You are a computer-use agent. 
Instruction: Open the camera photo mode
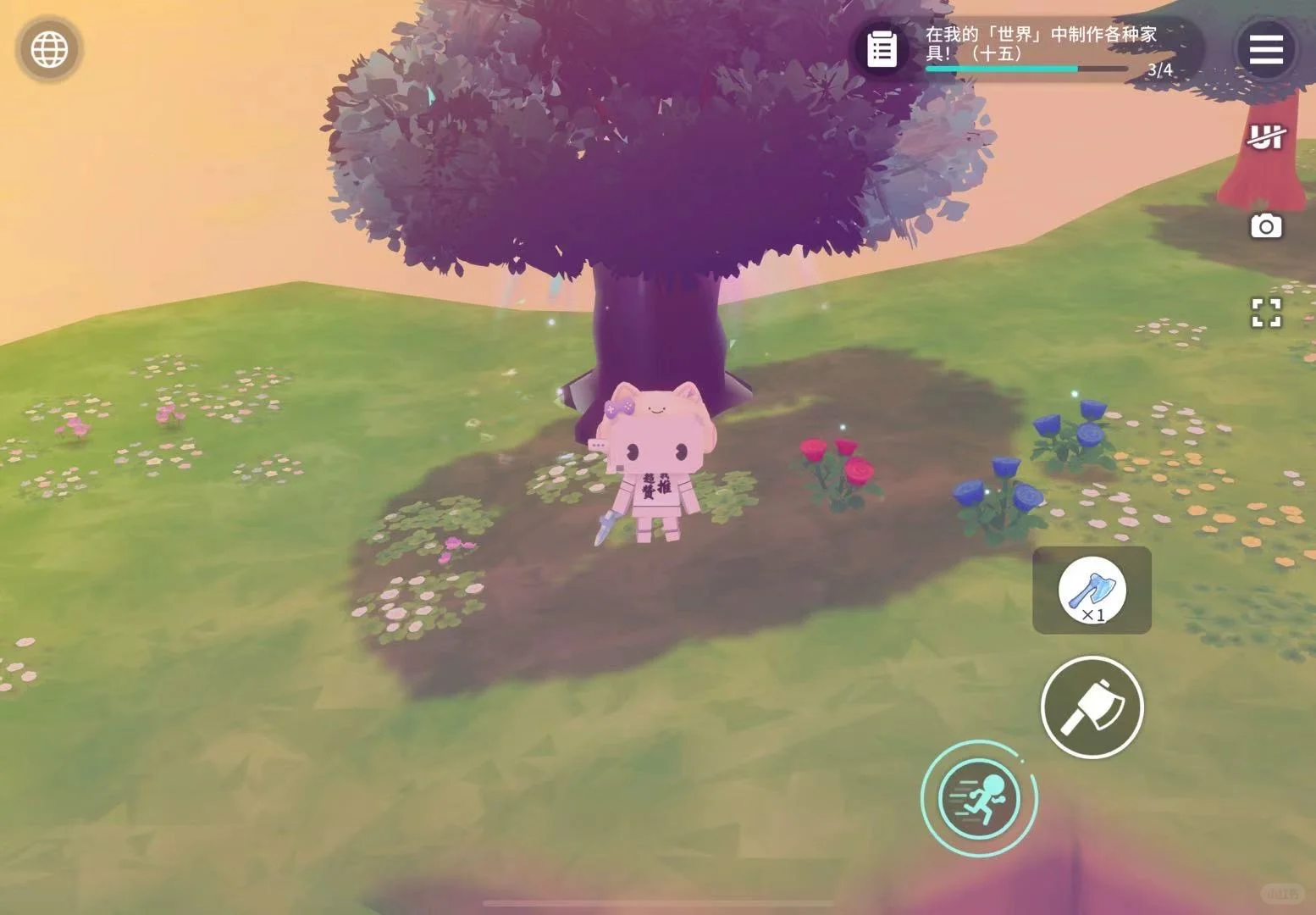point(1266,226)
